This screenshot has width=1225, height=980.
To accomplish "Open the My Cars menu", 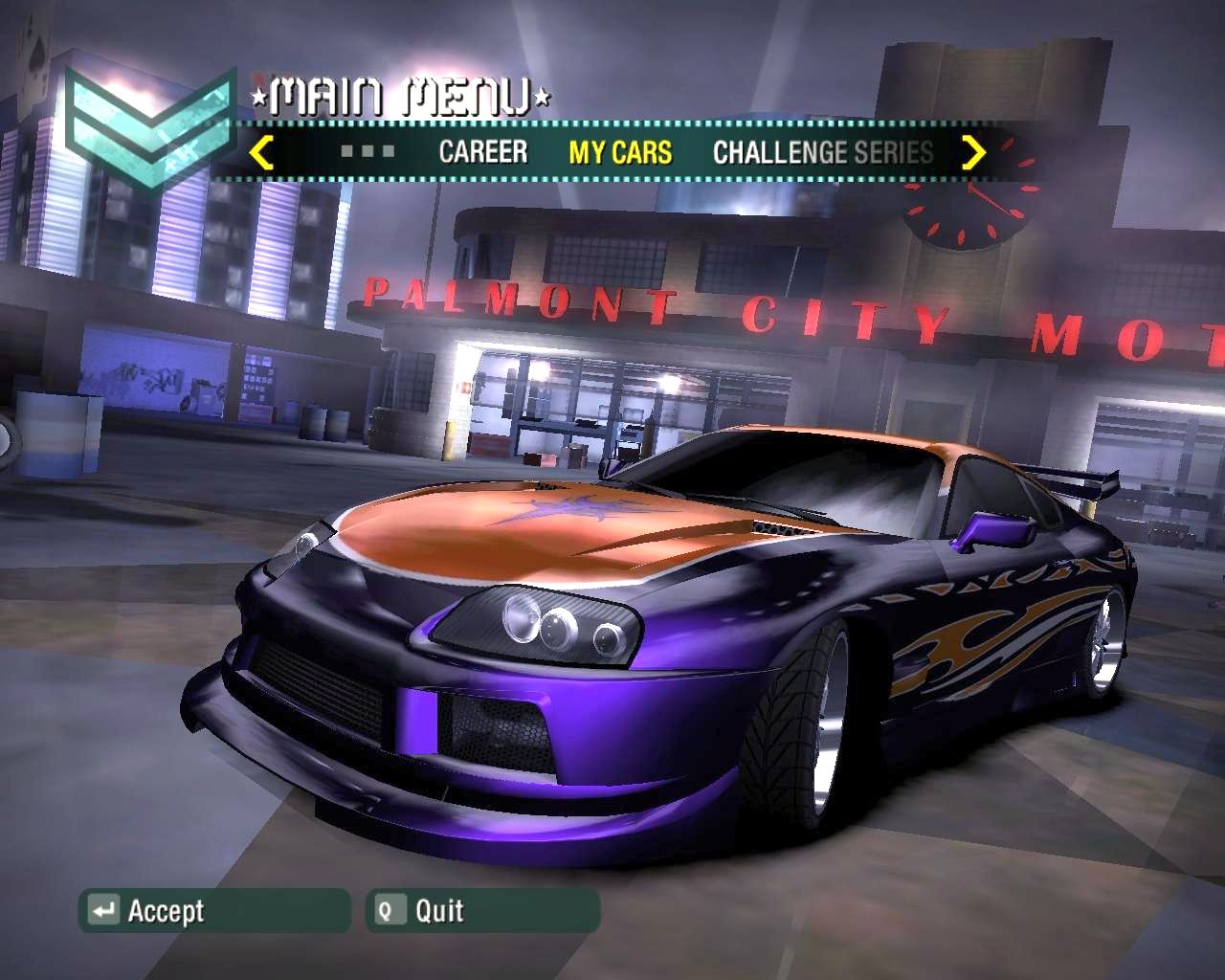I will coord(620,152).
